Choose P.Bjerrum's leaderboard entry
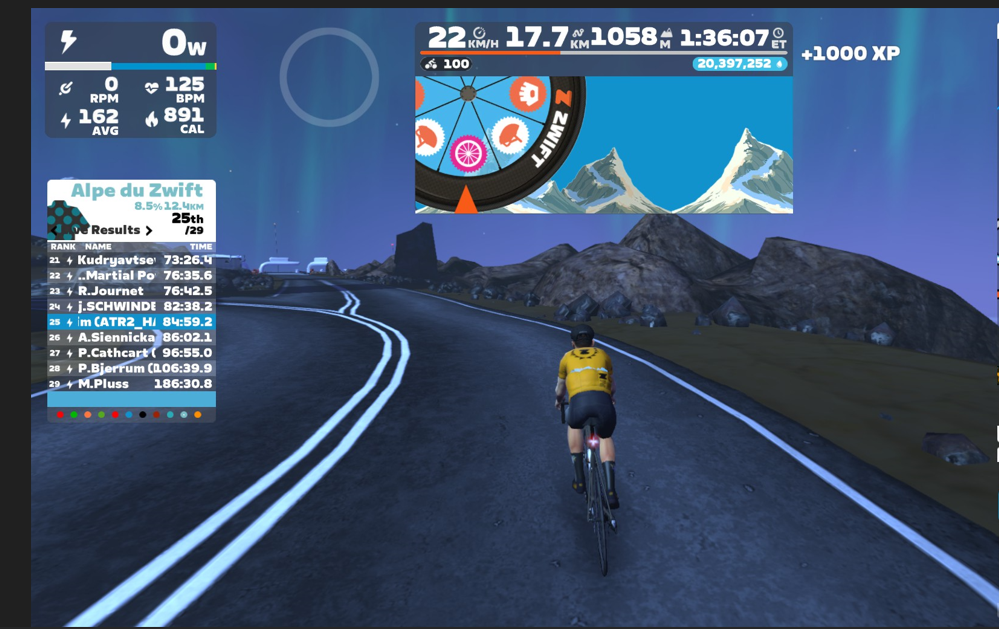 coord(131,368)
